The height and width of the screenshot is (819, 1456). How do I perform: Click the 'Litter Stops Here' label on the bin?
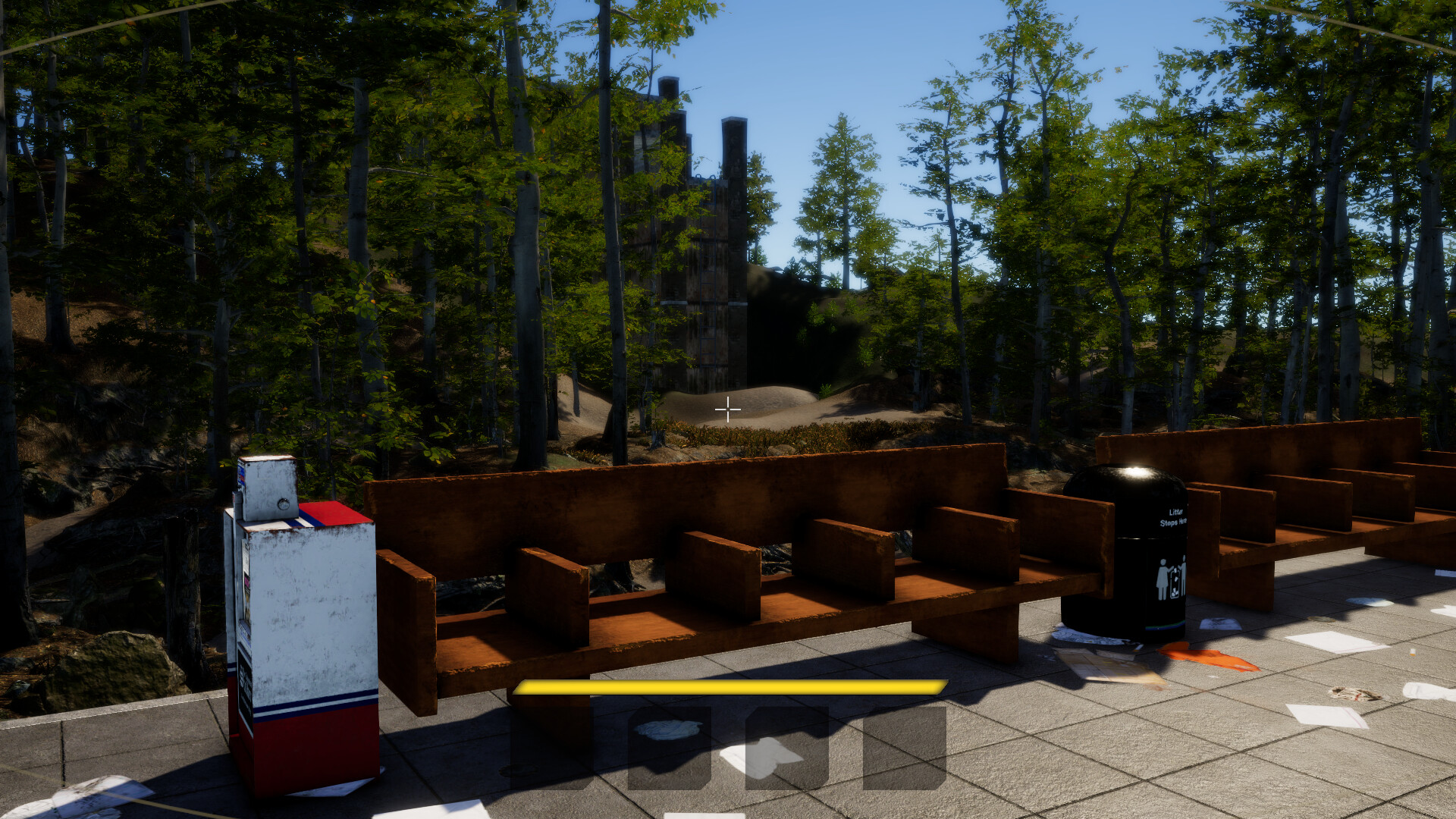(x=1174, y=518)
